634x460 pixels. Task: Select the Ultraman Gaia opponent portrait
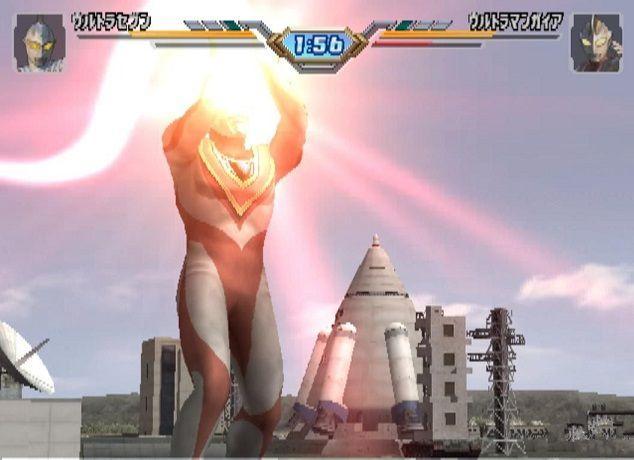click(x=595, y=43)
